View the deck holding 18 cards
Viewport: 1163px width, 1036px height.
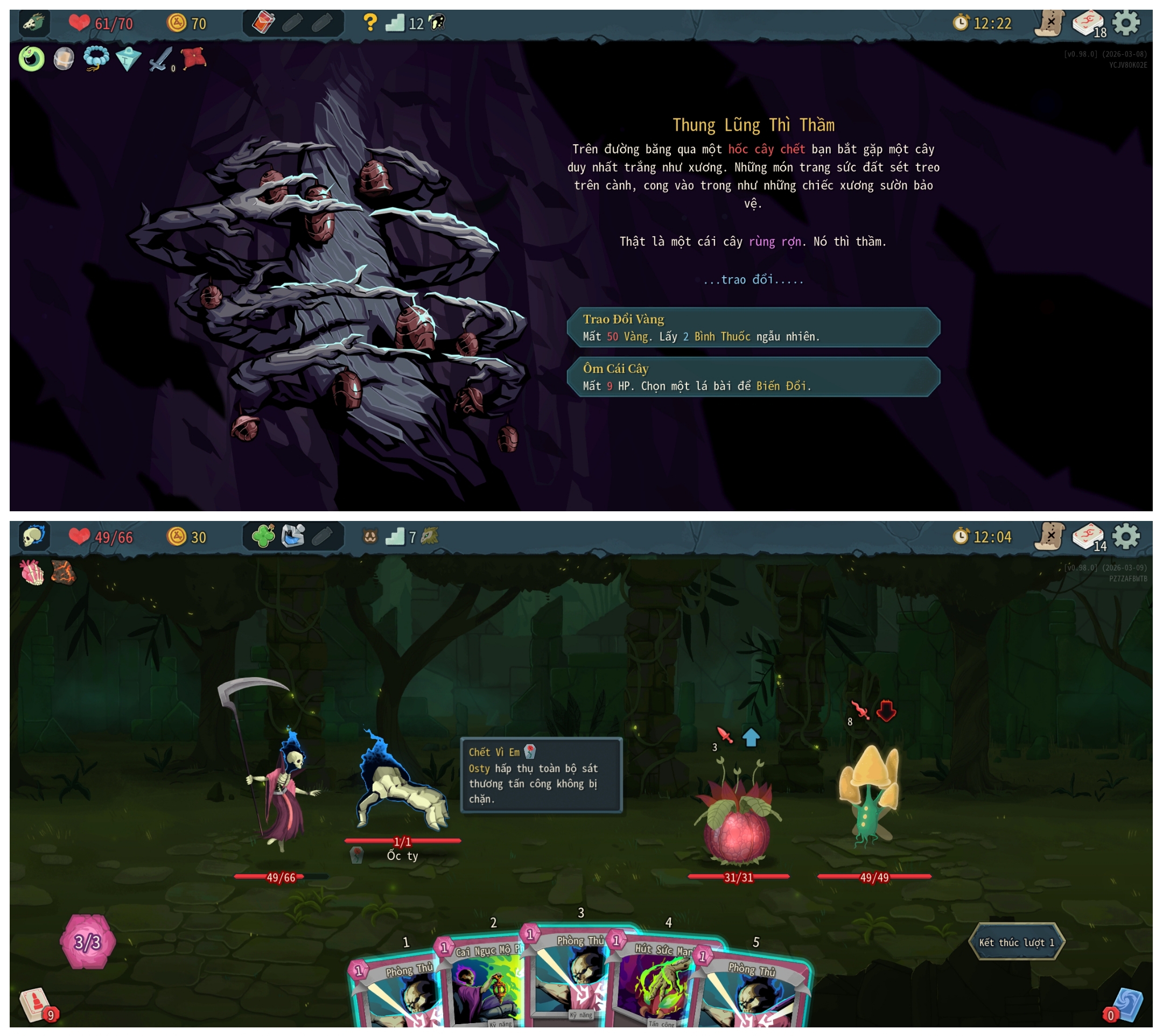tap(1088, 24)
